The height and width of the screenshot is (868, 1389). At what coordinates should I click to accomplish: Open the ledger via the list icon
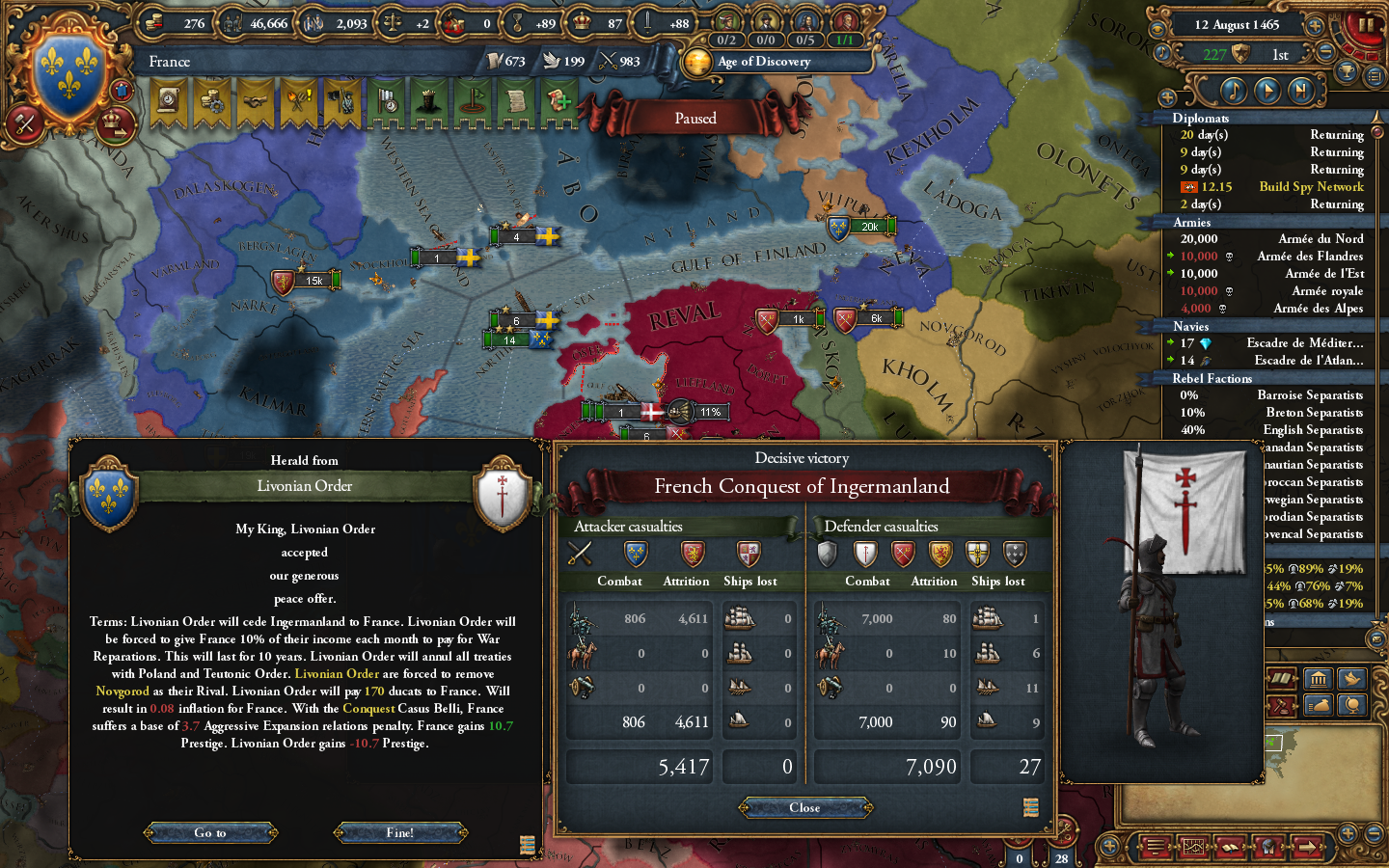click(1375, 76)
